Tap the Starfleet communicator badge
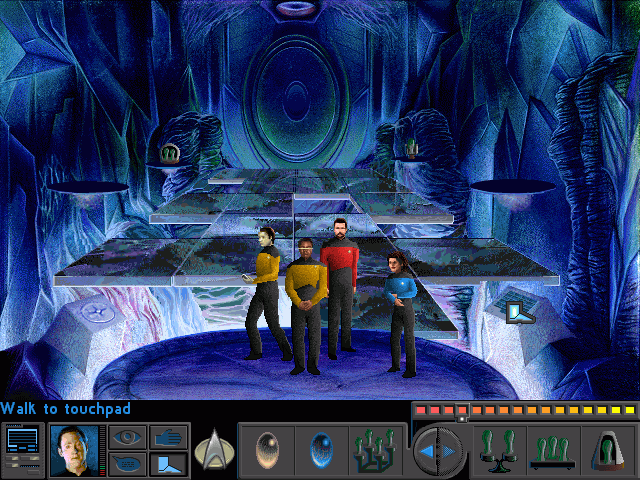This screenshot has height=480, width=640. tap(213, 448)
